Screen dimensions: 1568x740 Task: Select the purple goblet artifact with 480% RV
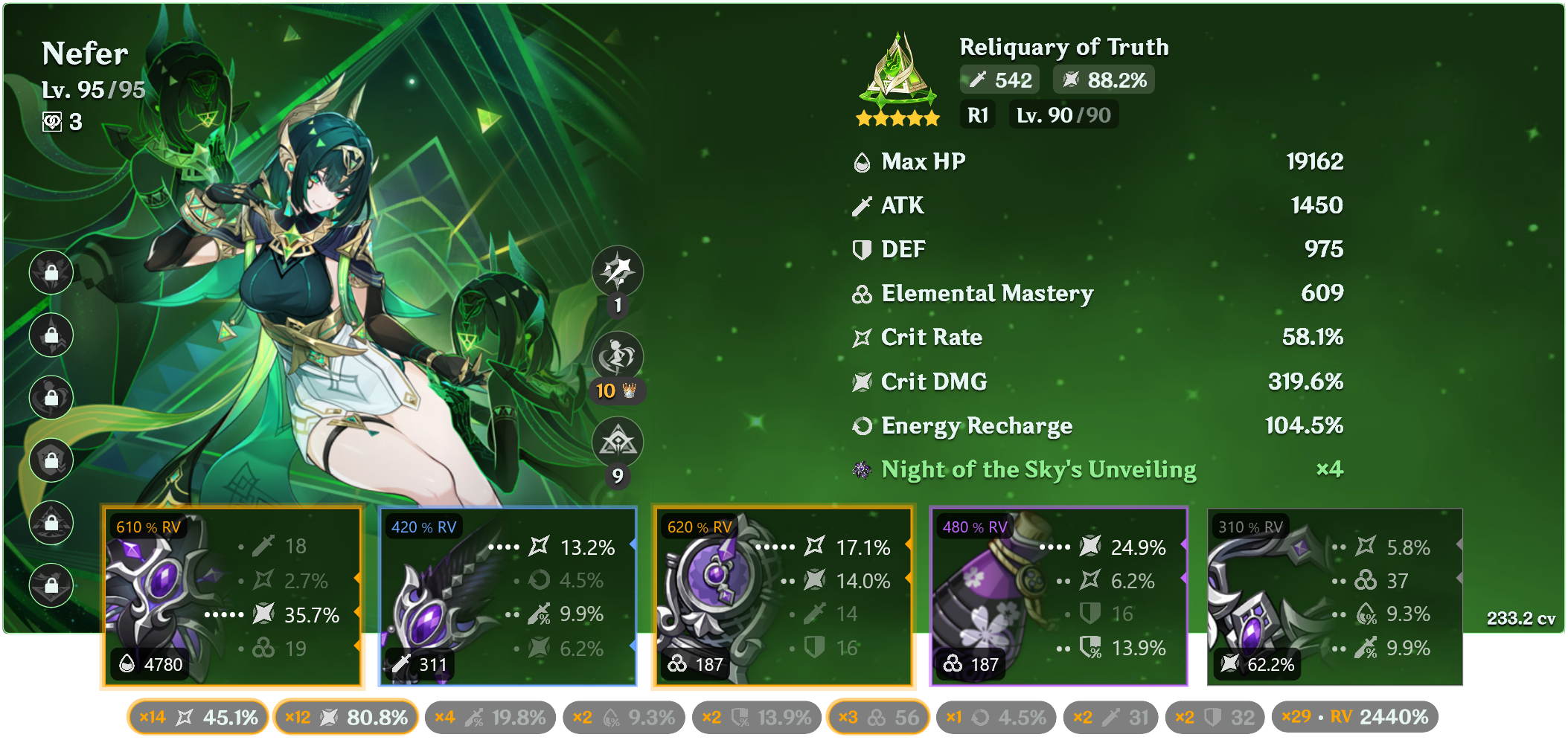(x=1058, y=596)
